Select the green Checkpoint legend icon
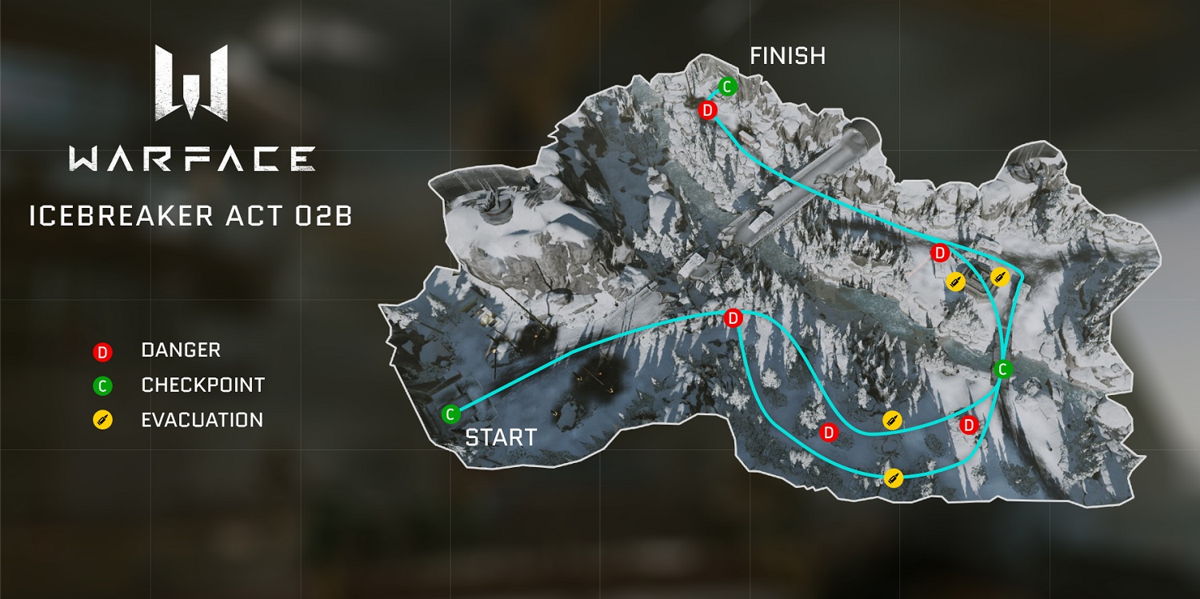The width and height of the screenshot is (1200, 599). pos(101,385)
